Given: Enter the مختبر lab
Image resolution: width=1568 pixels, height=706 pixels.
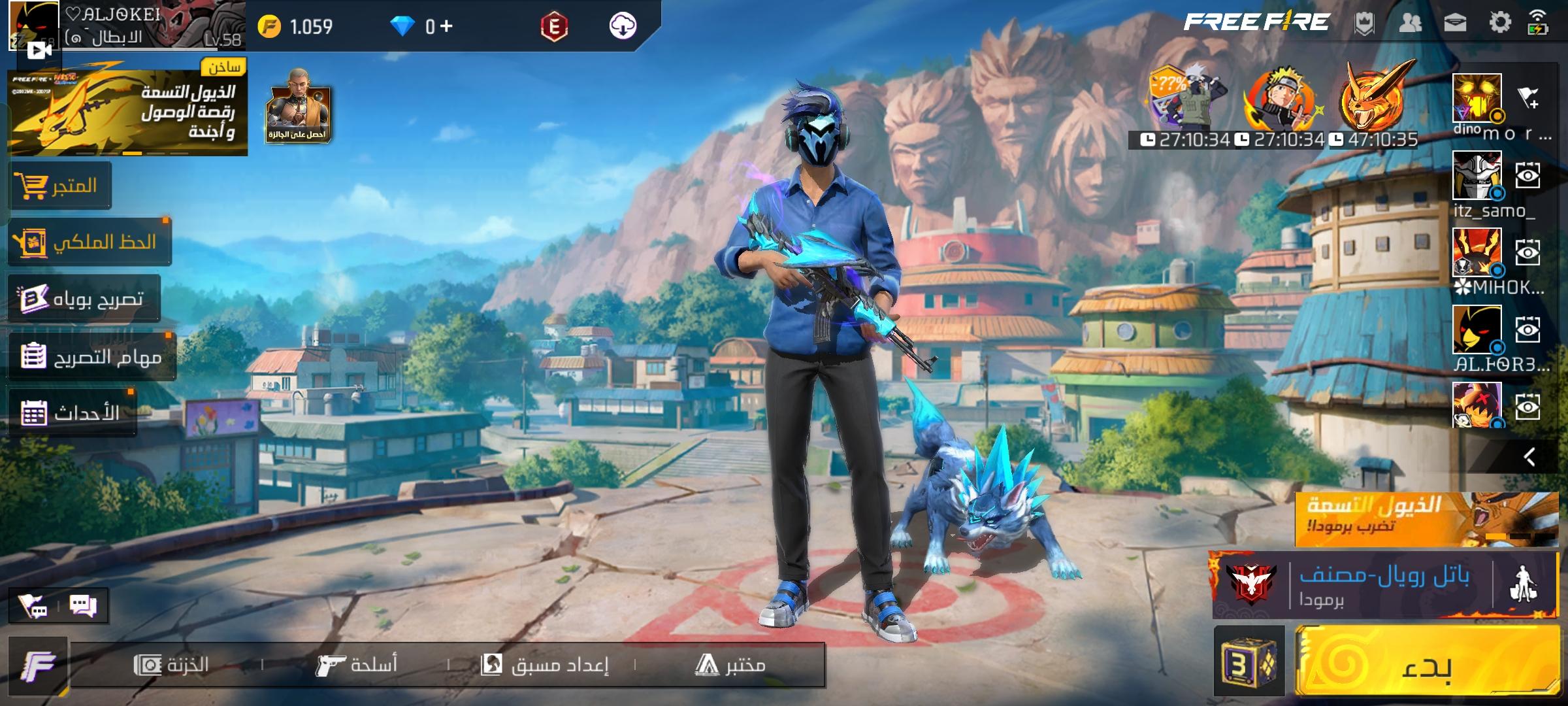Looking at the screenshot, I should 730,665.
